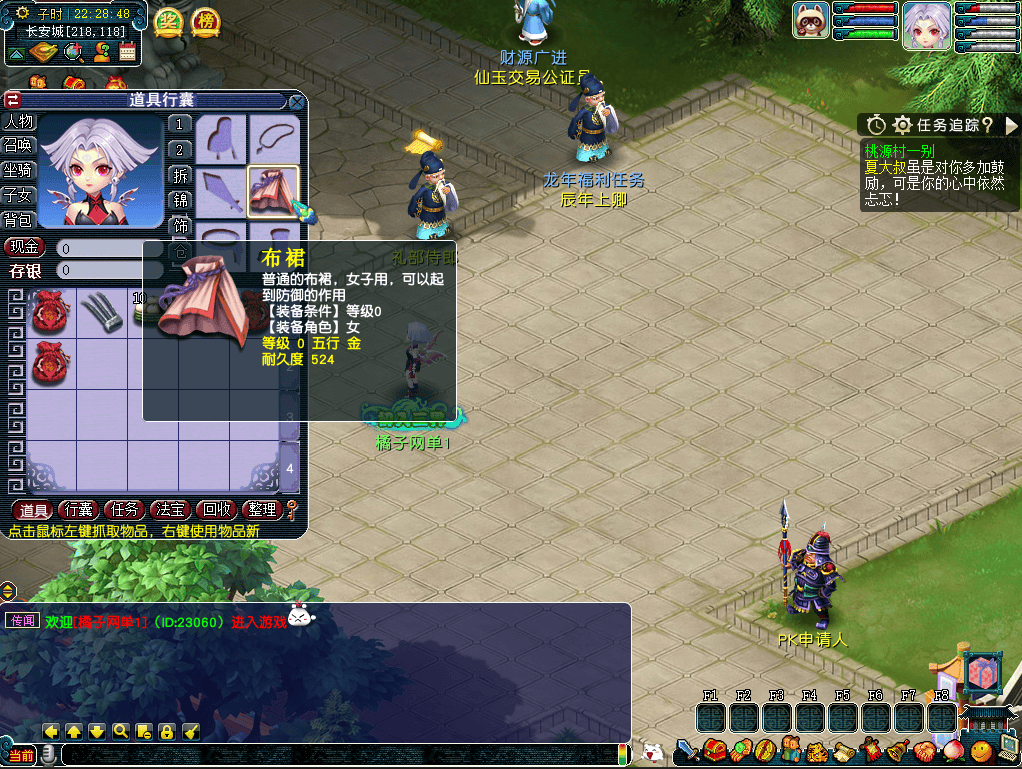1022x769 pixels.
Task: Switch to the 行囊 bag tab
Action: coord(81,510)
